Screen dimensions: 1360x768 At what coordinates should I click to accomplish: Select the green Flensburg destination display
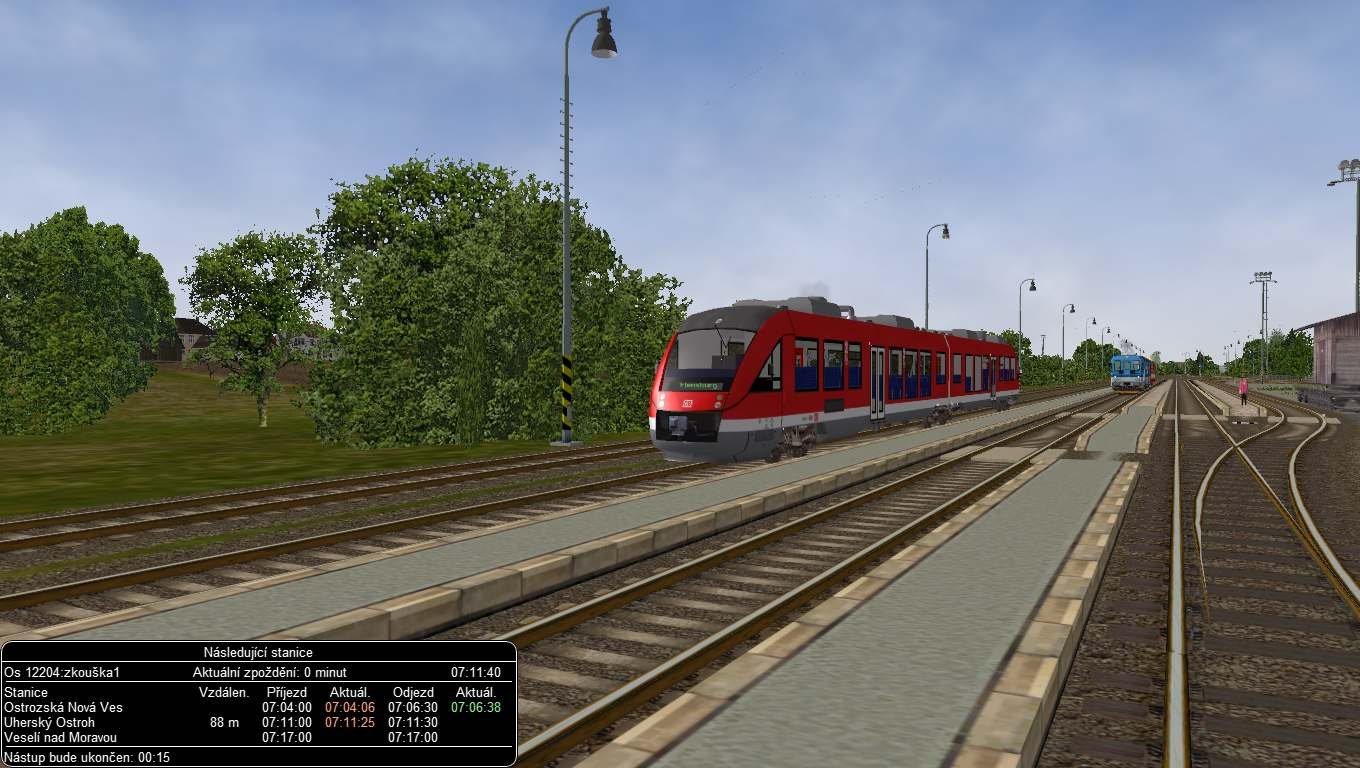click(698, 385)
